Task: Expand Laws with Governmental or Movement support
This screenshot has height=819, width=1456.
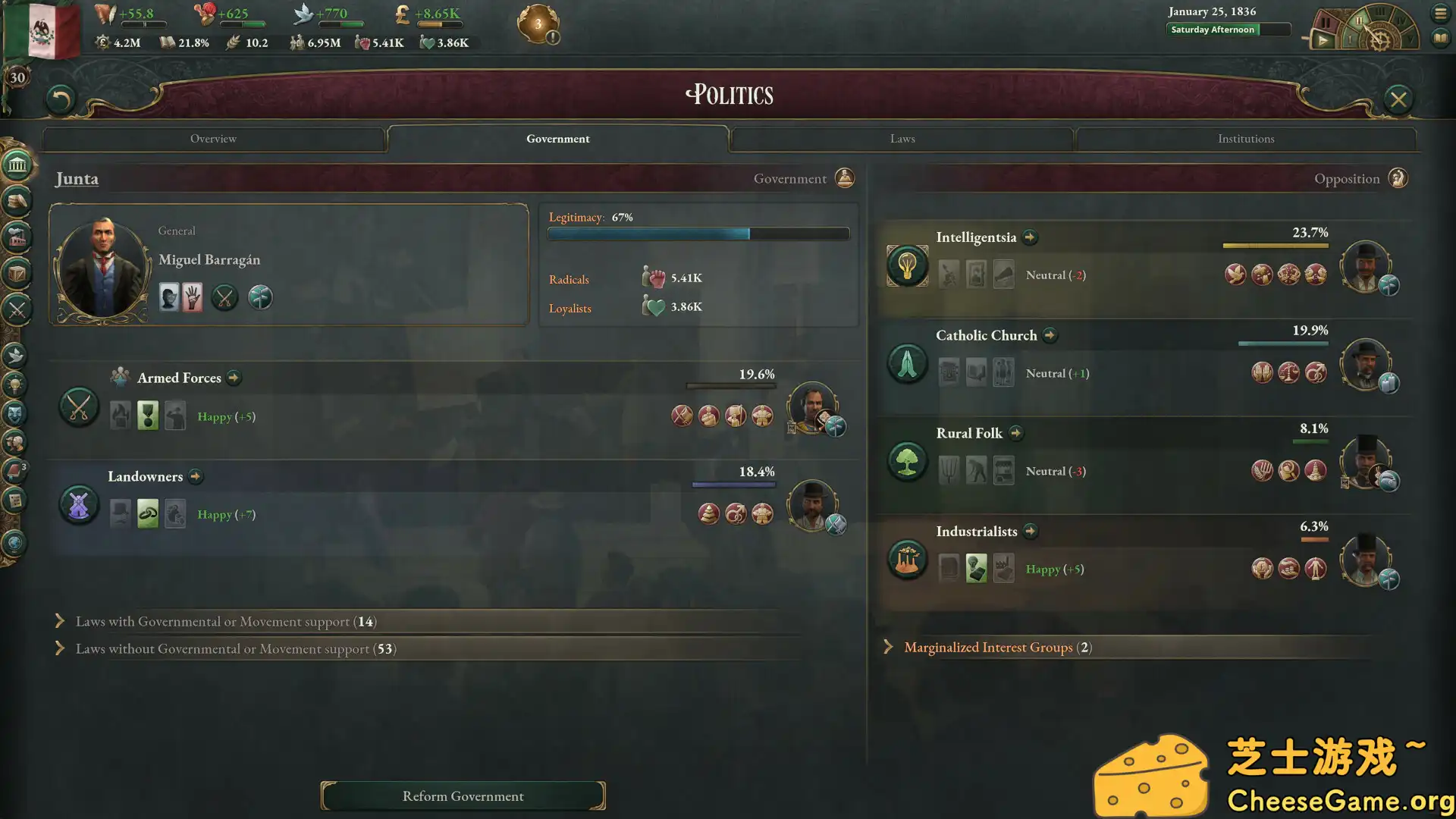Action: pyautogui.click(x=222, y=621)
